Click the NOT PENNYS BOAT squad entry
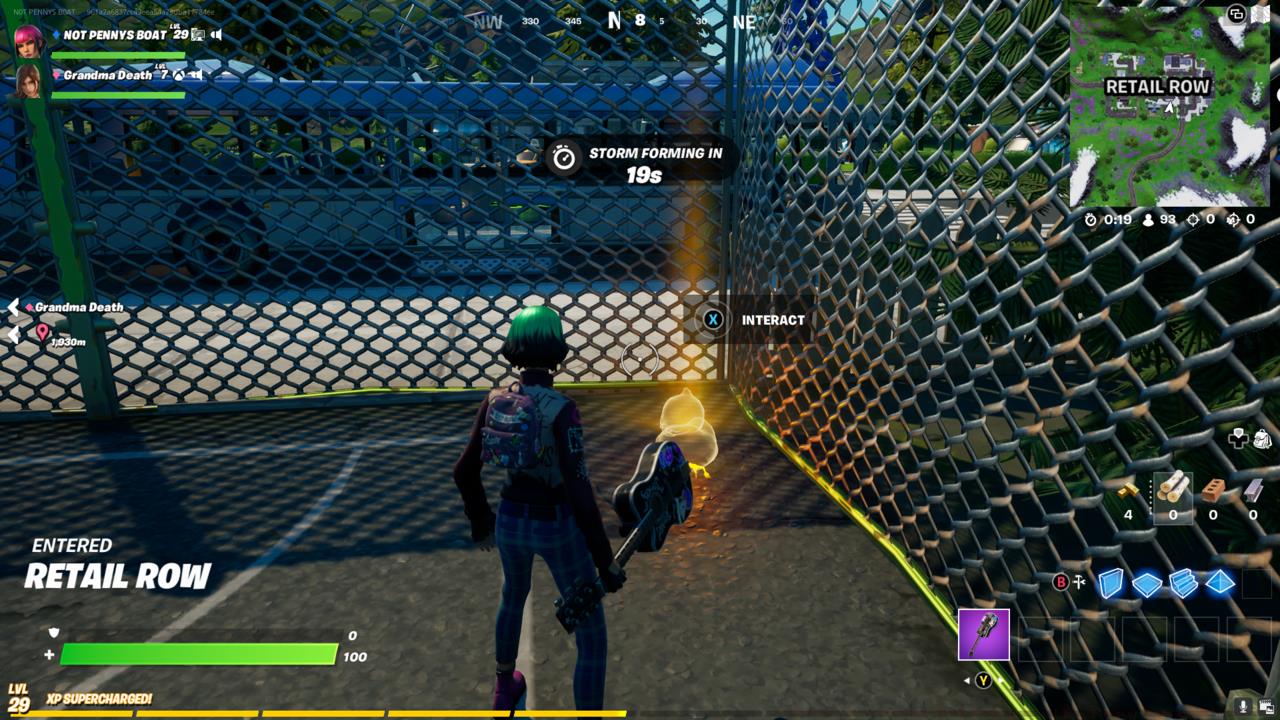This screenshot has width=1280, height=720. [115, 35]
